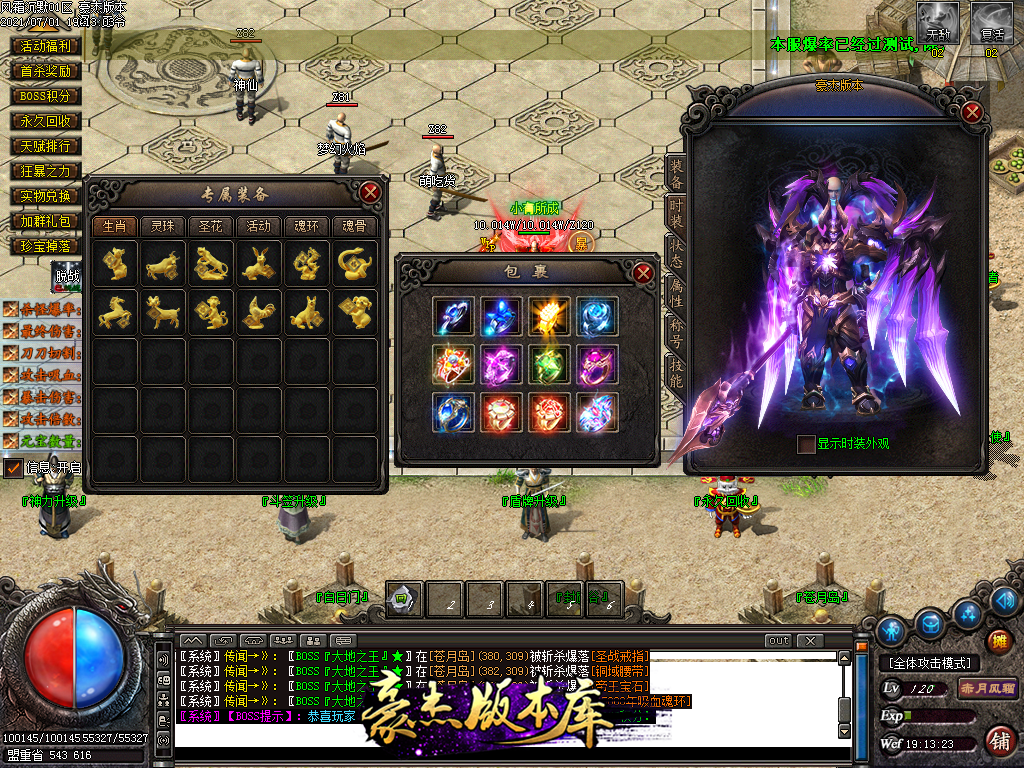
Task: Open the 技能 skills tab
Action: coord(676,375)
